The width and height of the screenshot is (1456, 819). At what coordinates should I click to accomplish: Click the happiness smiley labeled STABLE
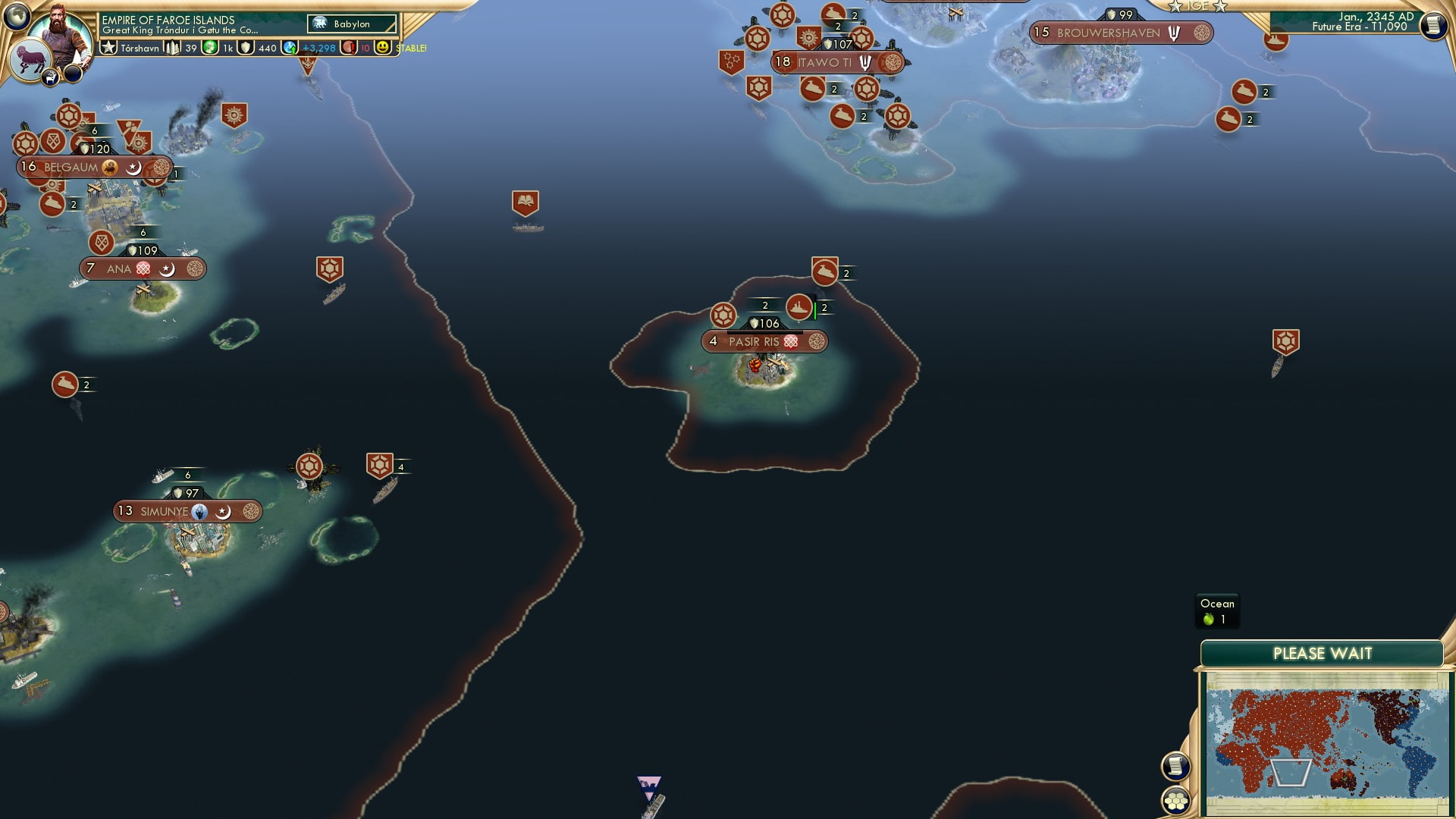381,46
